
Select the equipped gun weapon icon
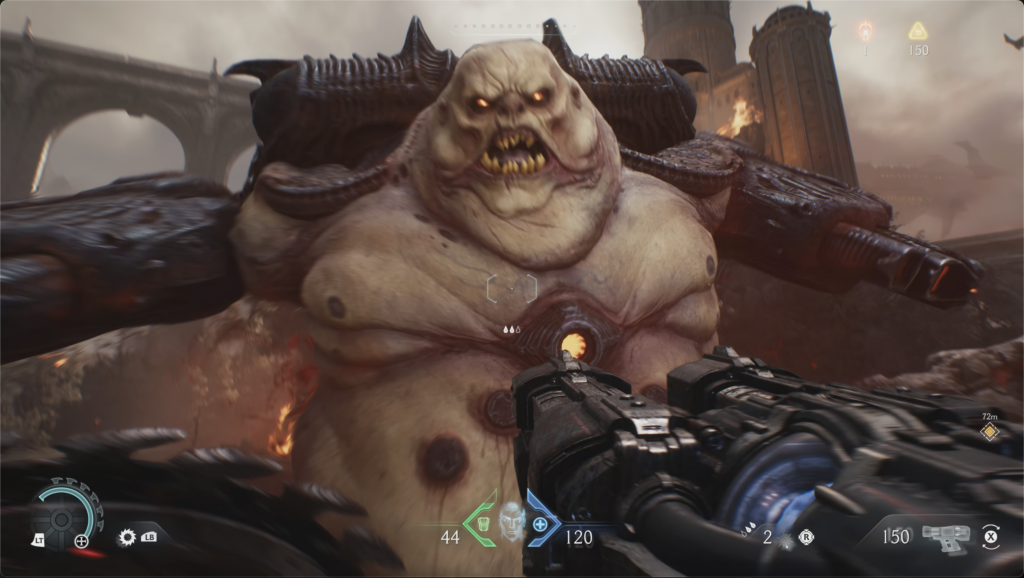[943, 537]
